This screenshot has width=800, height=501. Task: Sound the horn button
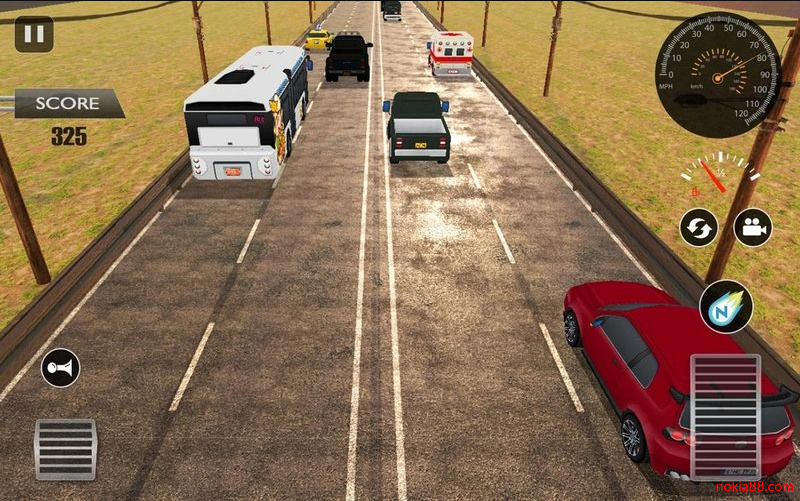(x=60, y=369)
